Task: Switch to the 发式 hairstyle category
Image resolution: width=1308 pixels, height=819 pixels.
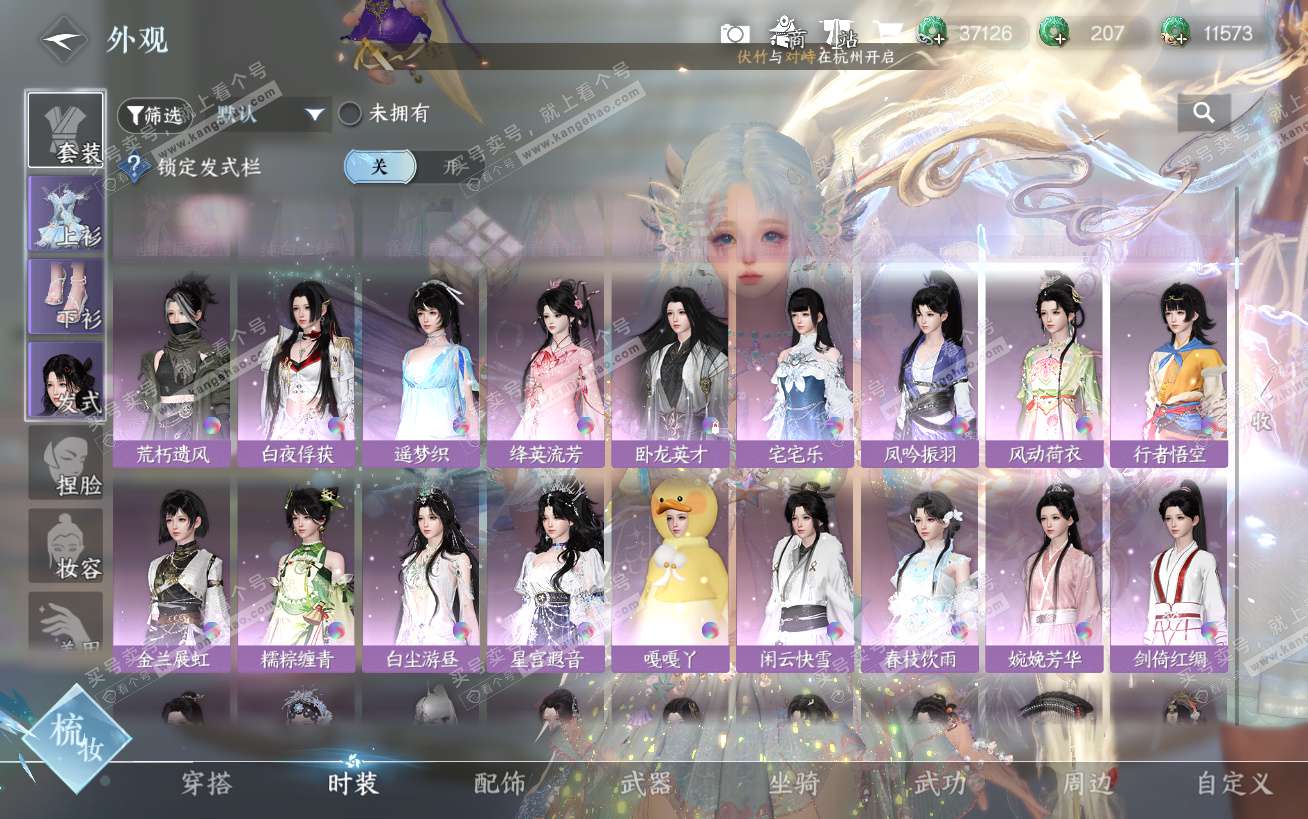Action: click(66, 380)
